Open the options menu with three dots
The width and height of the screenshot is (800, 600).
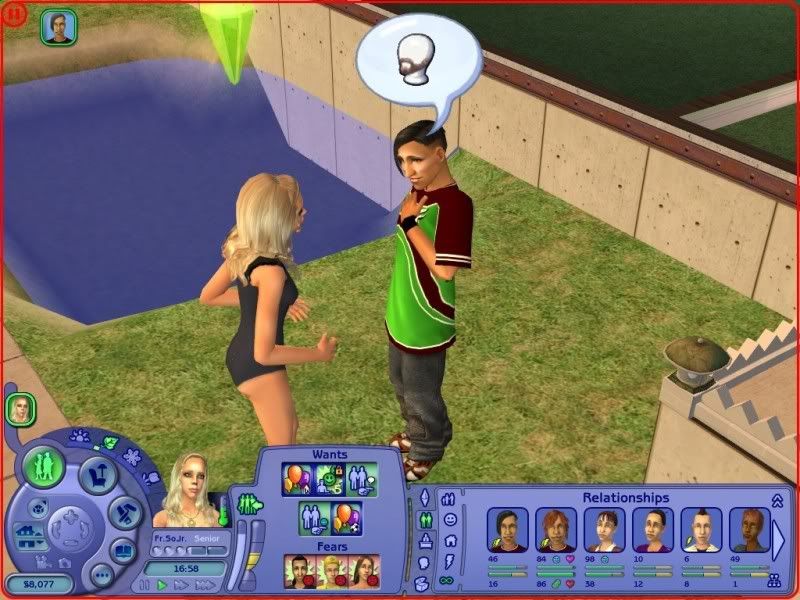pos(100,575)
